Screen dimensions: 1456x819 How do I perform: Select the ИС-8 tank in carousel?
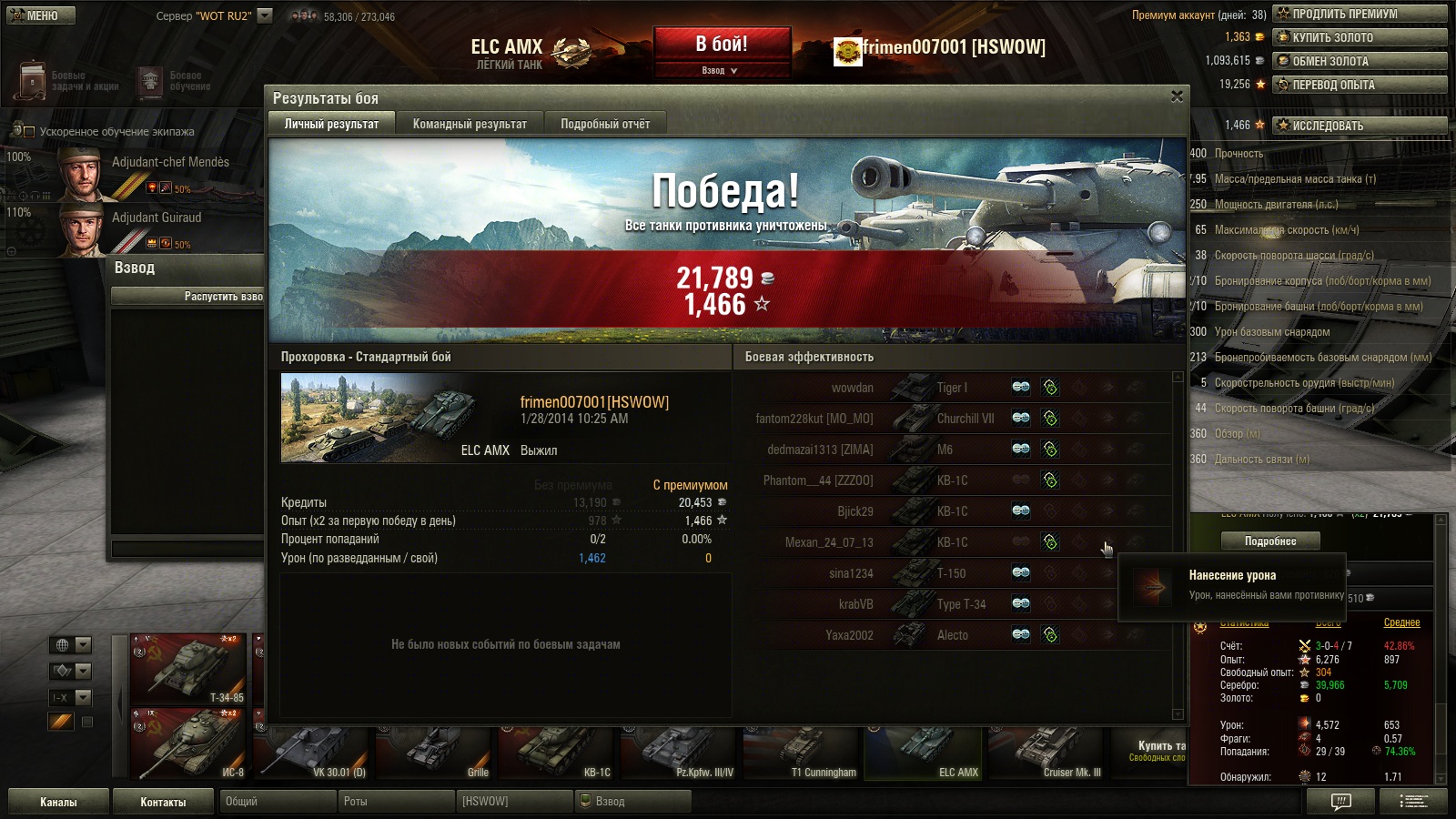click(189, 744)
